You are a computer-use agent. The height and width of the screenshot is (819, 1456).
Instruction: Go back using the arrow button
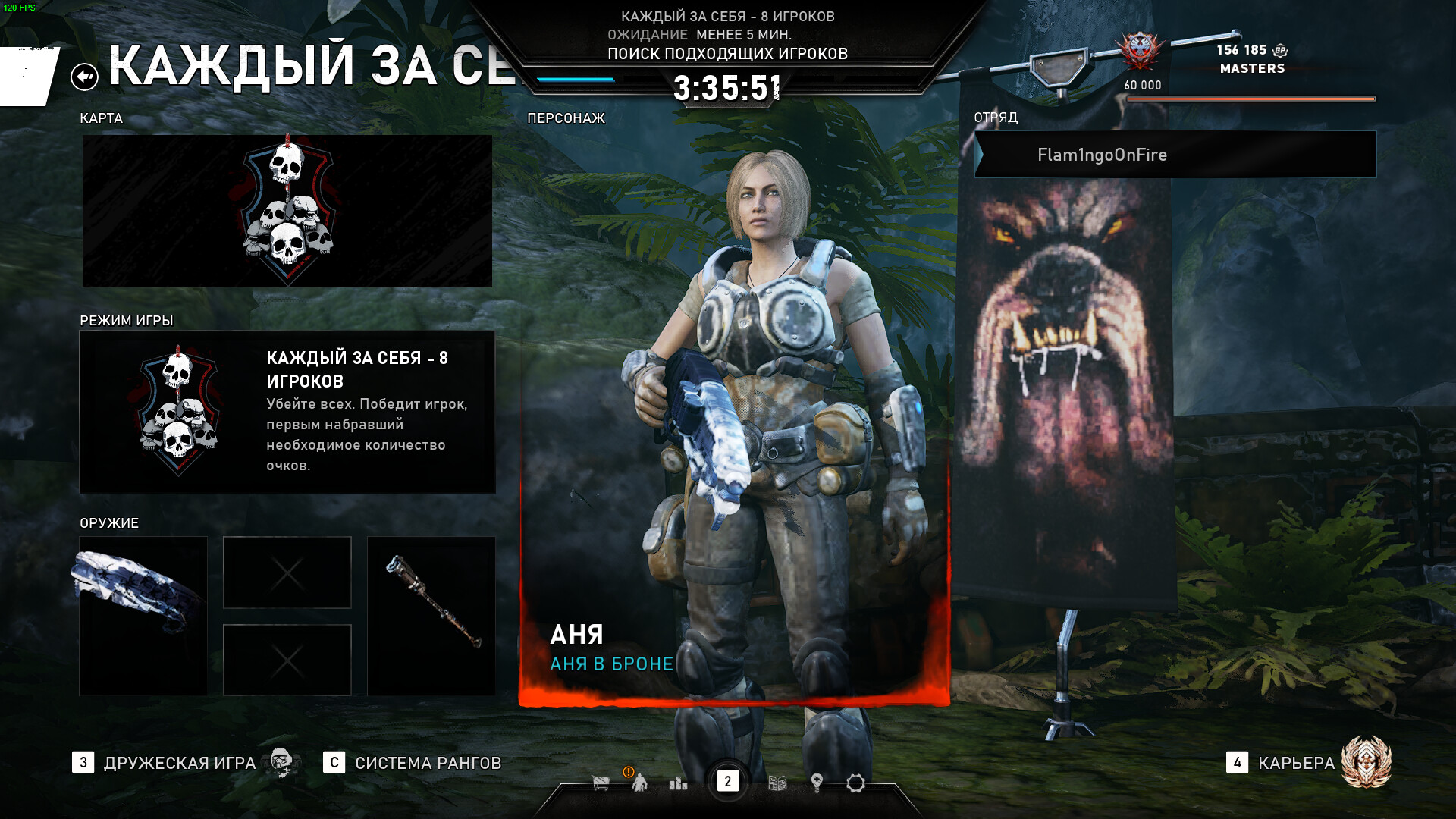point(84,77)
